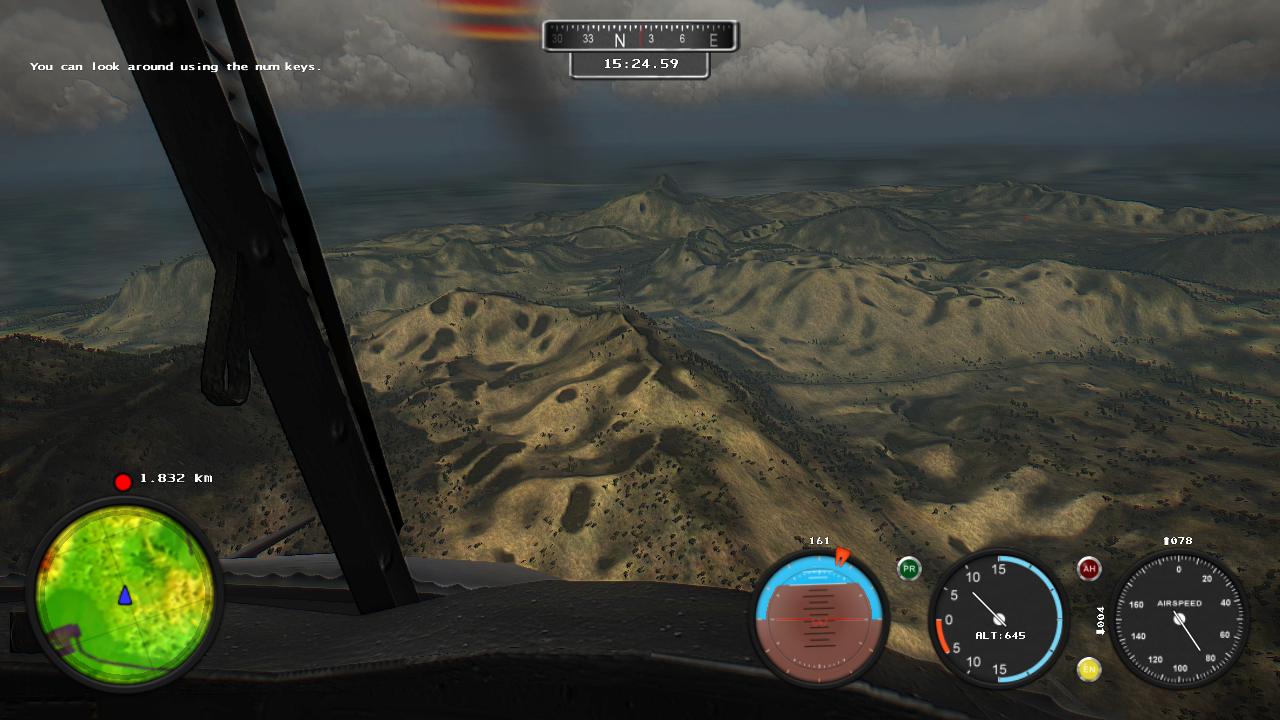Viewport: 1280px width, 720px height.
Task: Click the altimeter dial
Action: click(x=998, y=619)
